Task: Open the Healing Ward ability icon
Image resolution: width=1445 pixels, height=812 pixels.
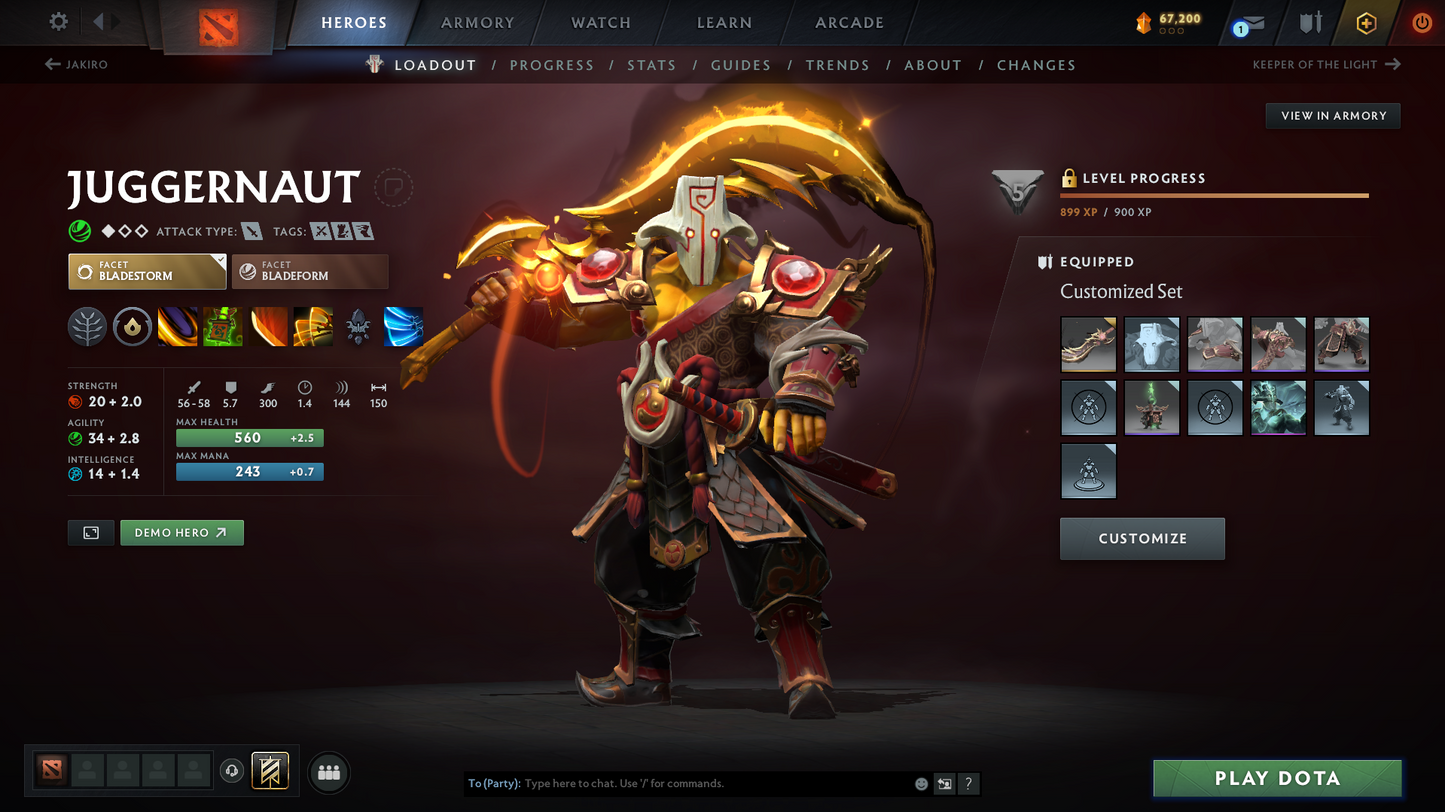Action: point(222,327)
